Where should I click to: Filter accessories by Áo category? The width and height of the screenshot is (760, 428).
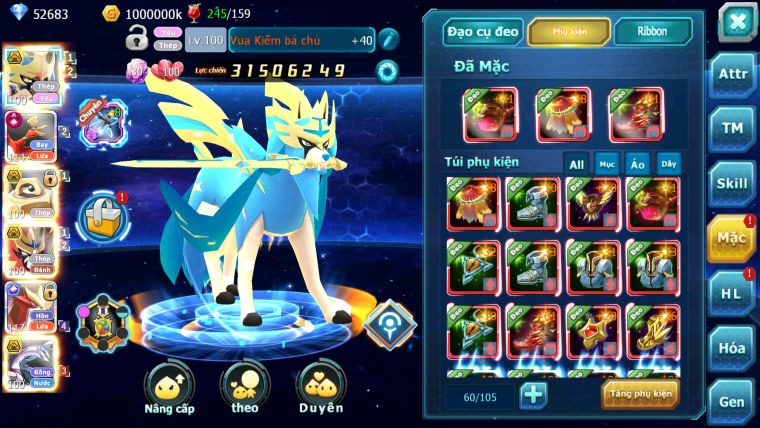[x=637, y=164]
